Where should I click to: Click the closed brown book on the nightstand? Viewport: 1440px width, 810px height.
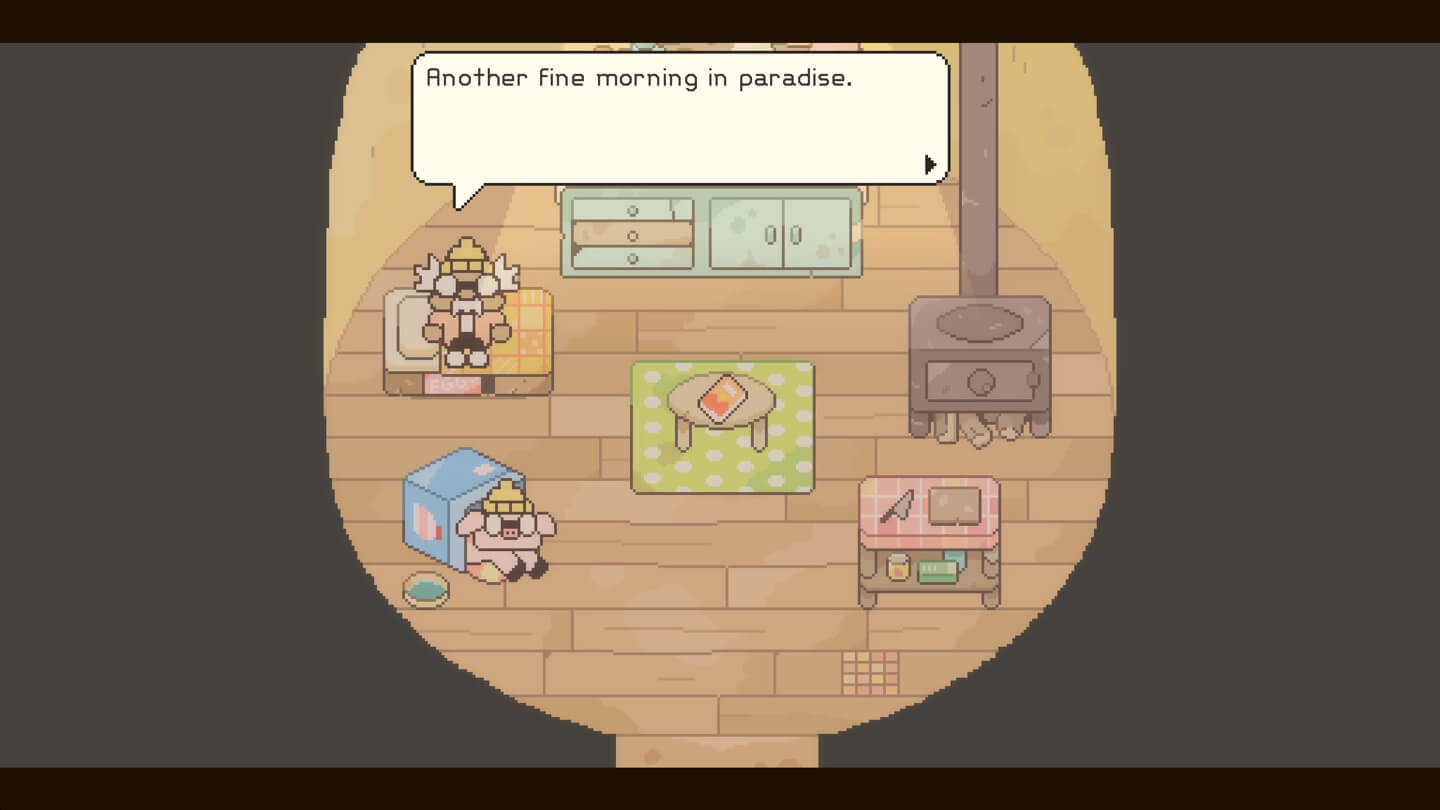point(953,503)
